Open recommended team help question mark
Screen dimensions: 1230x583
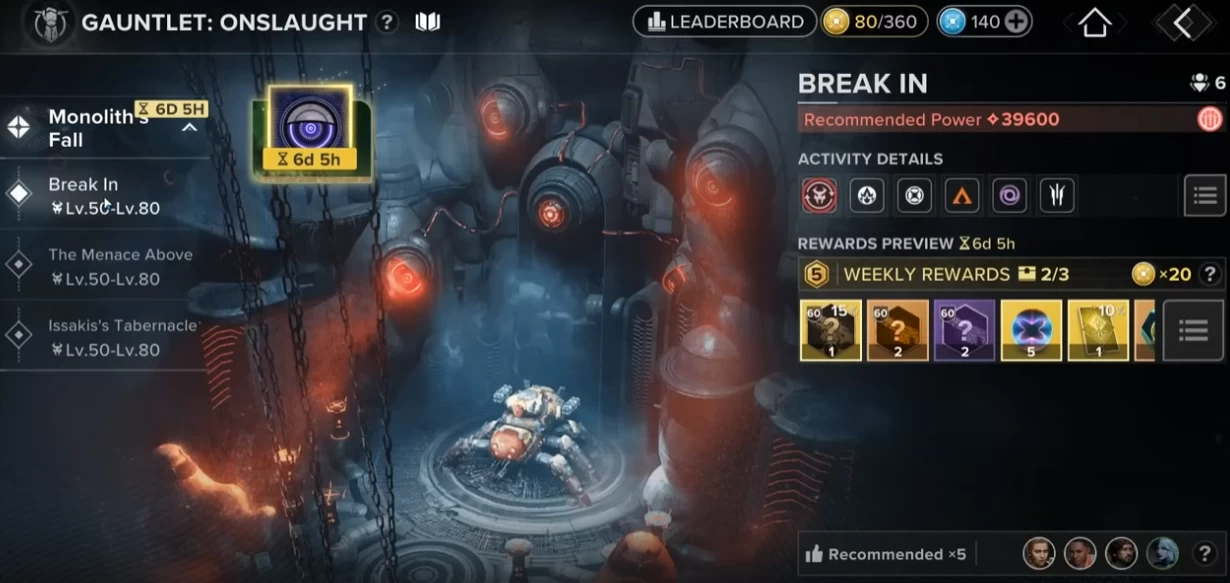pyautogui.click(x=1204, y=553)
